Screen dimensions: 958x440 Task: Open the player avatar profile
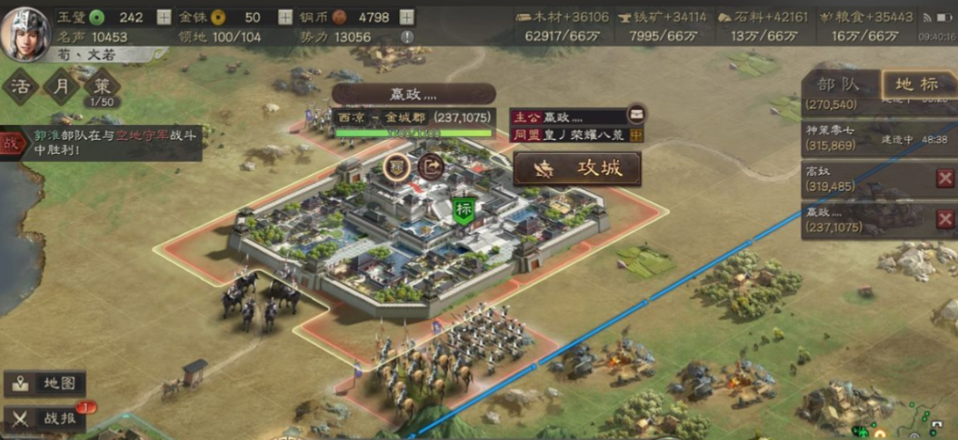click(29, 33)
